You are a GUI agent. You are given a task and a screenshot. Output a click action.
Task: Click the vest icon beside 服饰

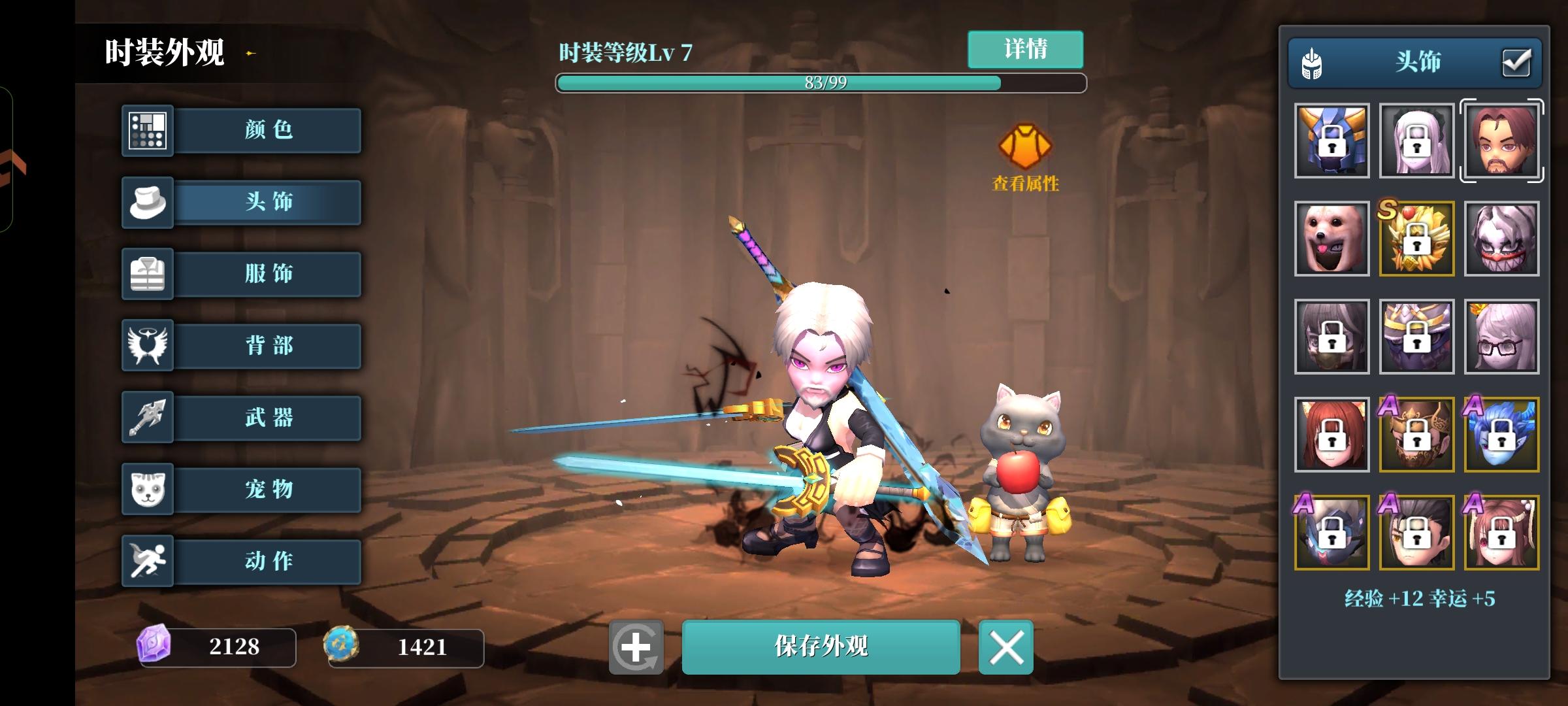[148, 274]
